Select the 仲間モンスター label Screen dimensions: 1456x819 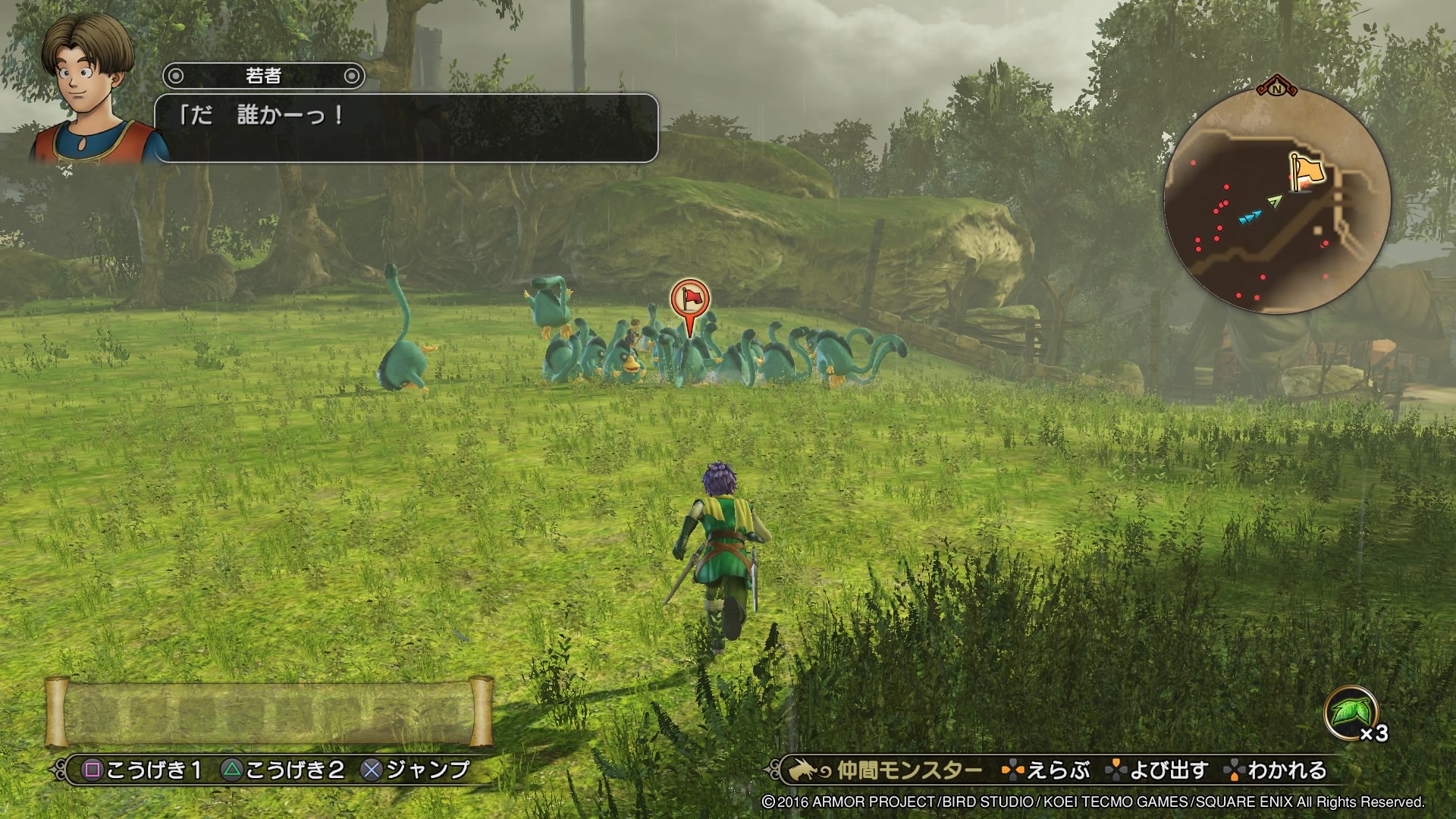click(909, 771)
